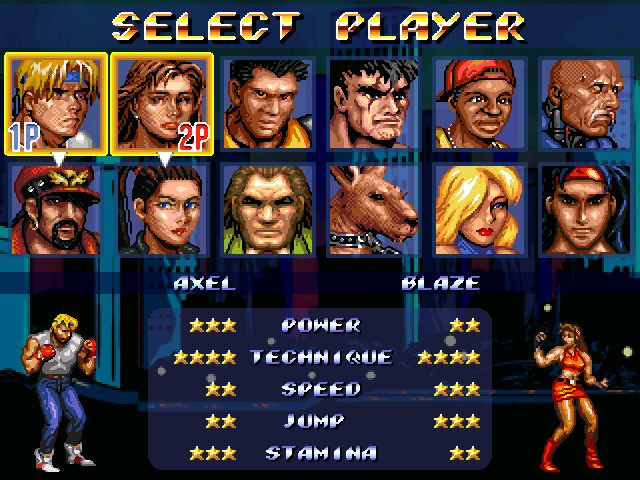Screen dimensions: 640x480
Task: Choose Blaze's portrait with the 2P marker
Action: [162, 103]
